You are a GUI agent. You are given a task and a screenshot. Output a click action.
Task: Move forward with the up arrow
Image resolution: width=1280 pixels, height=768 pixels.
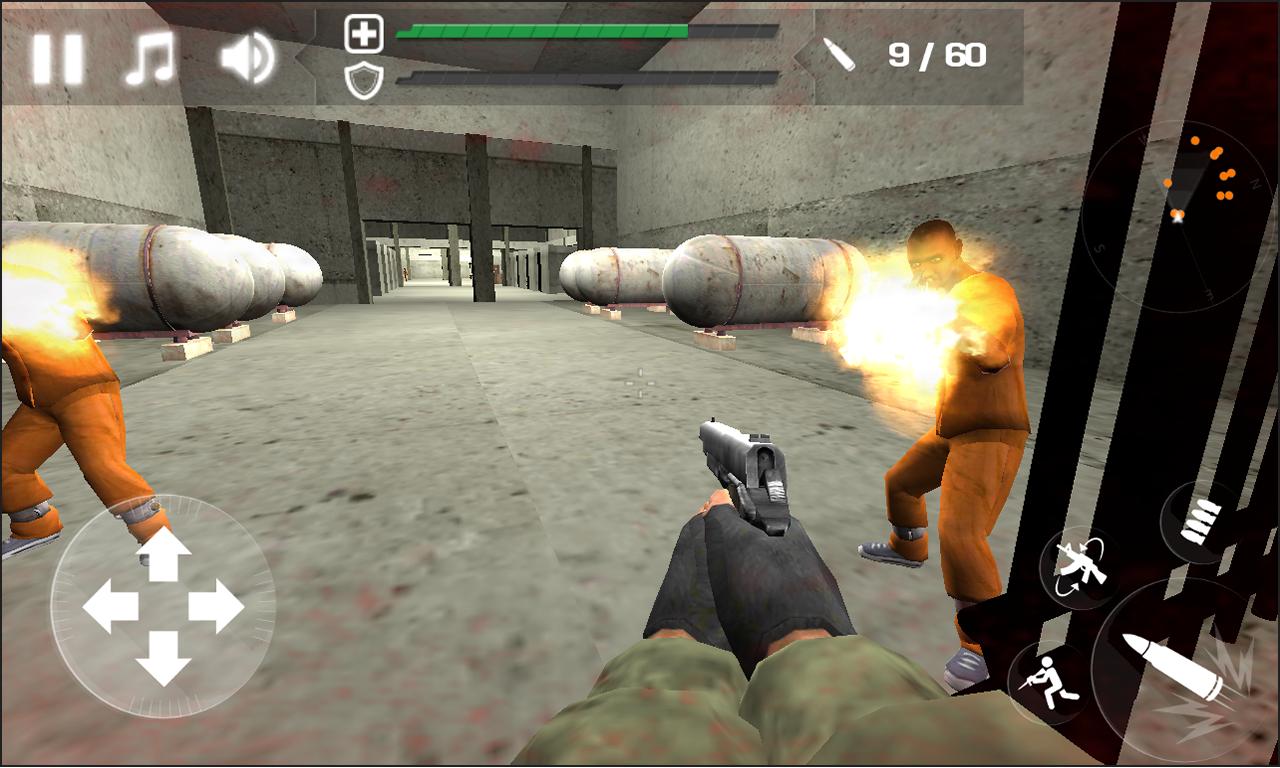(x=163, y=555)
